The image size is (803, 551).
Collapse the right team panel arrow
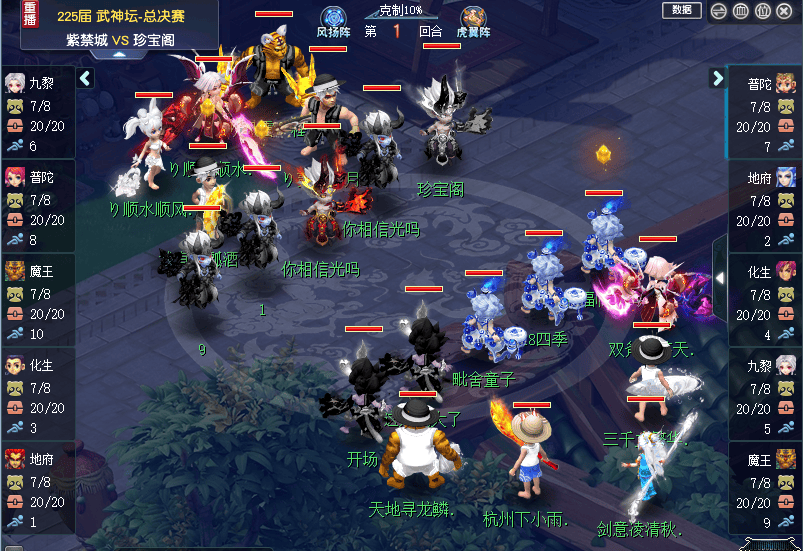[718, 78]
